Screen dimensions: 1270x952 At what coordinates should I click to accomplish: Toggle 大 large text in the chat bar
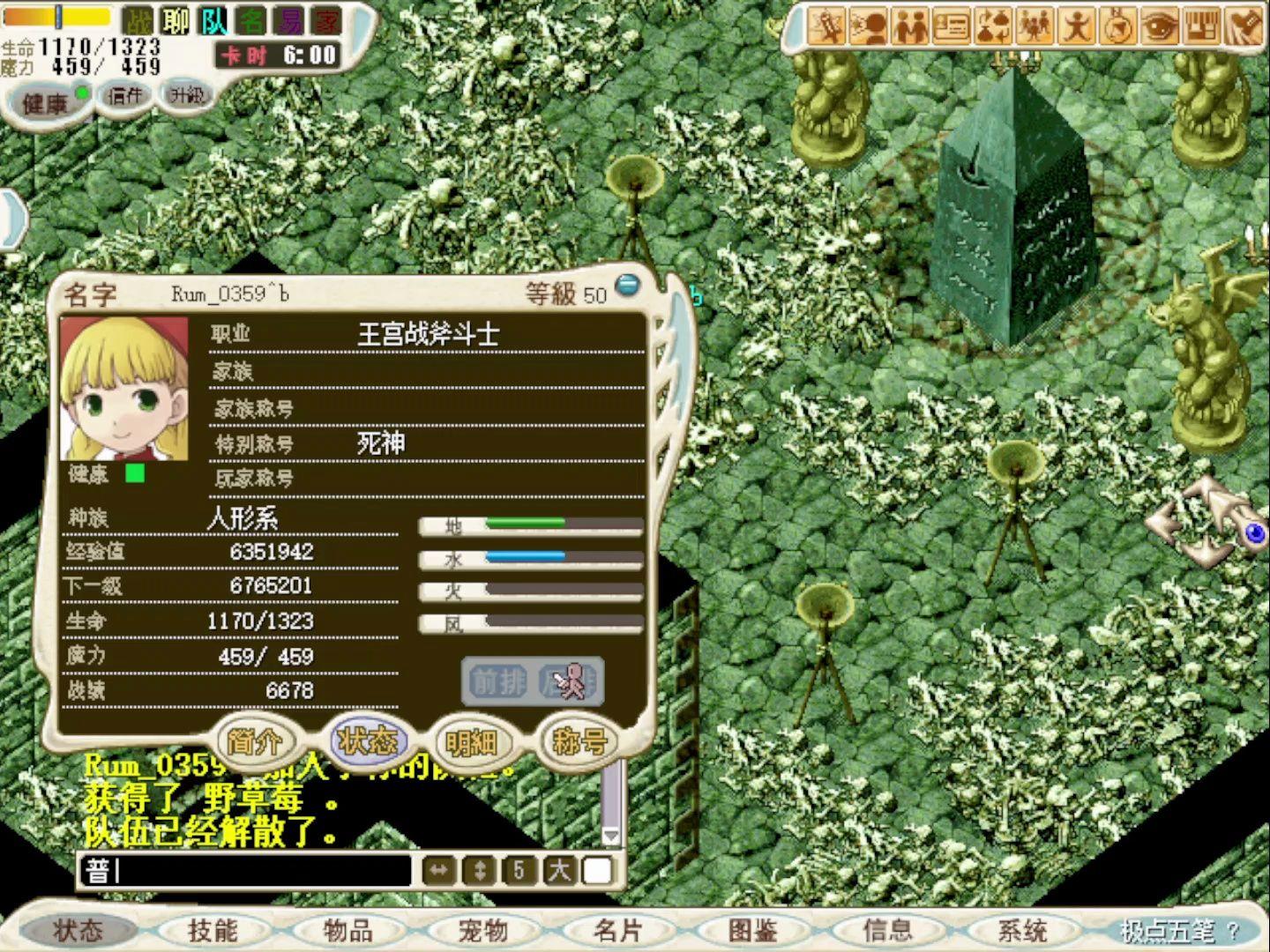pyautogui.click(x=558, y=871)
